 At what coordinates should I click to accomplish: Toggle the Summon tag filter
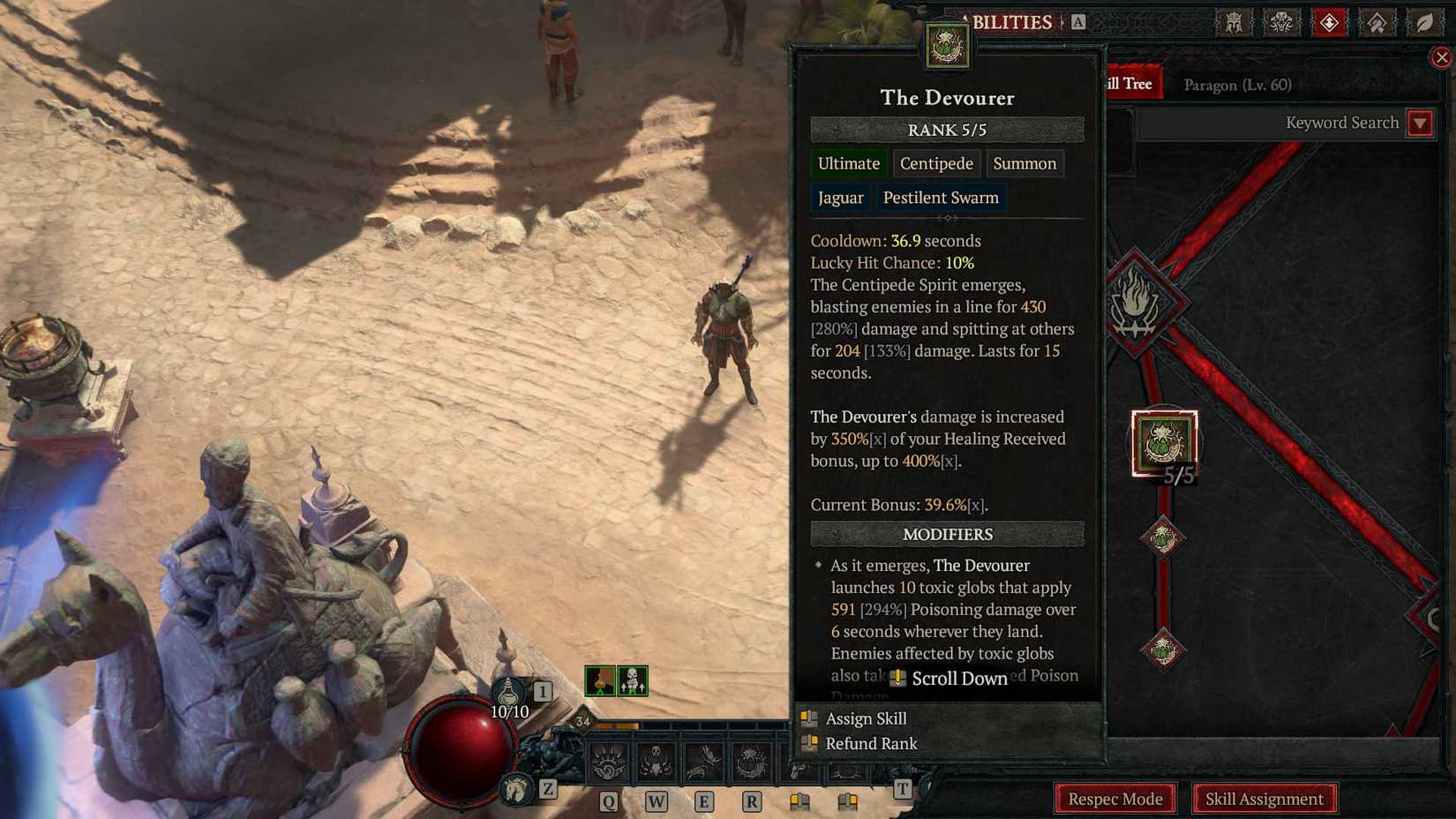pos(1024,163)
